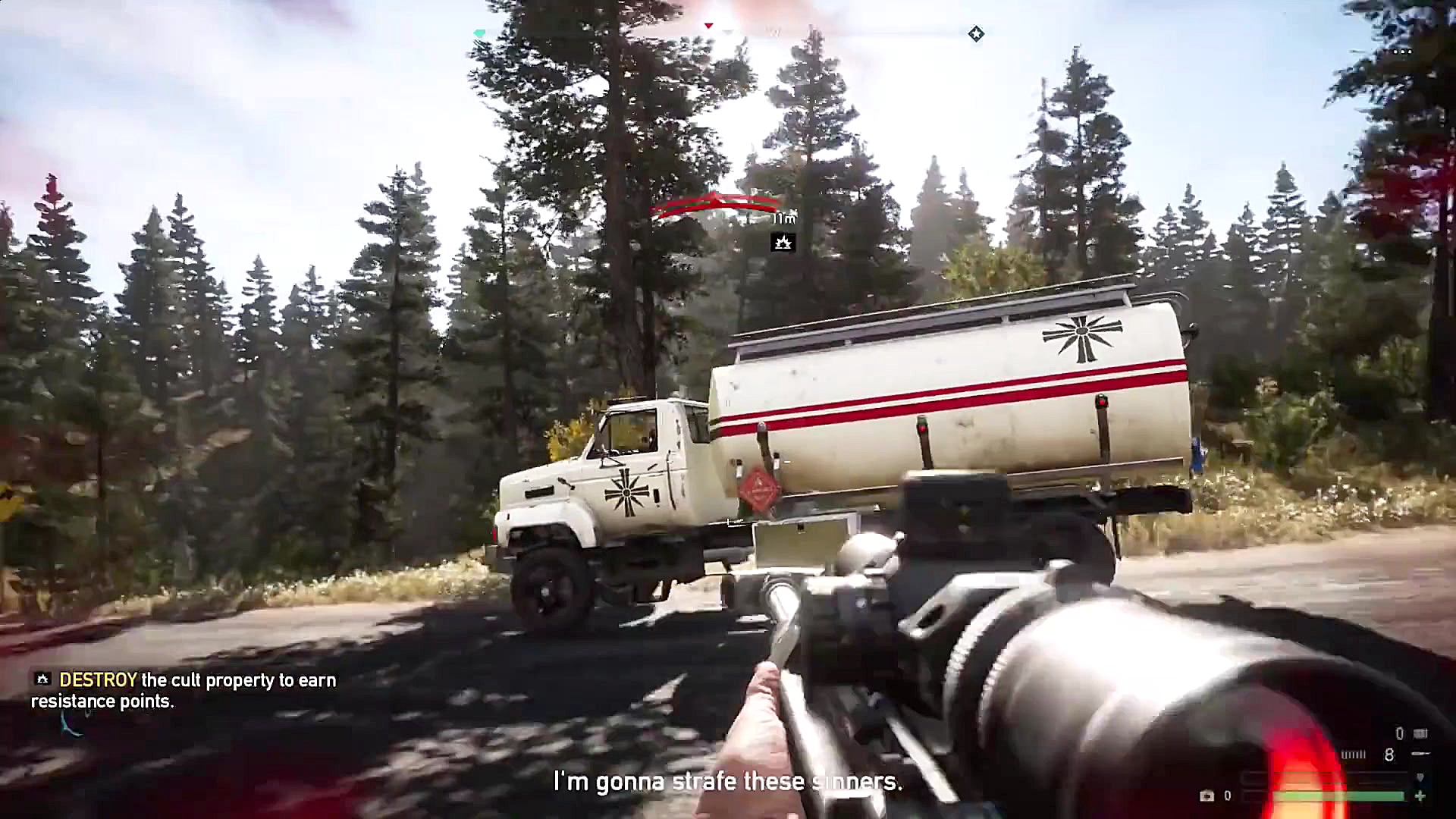Screen dimensions: 1456x819
Task: Select the medkit plus icon beside health bar
Action: (1420, 795)
